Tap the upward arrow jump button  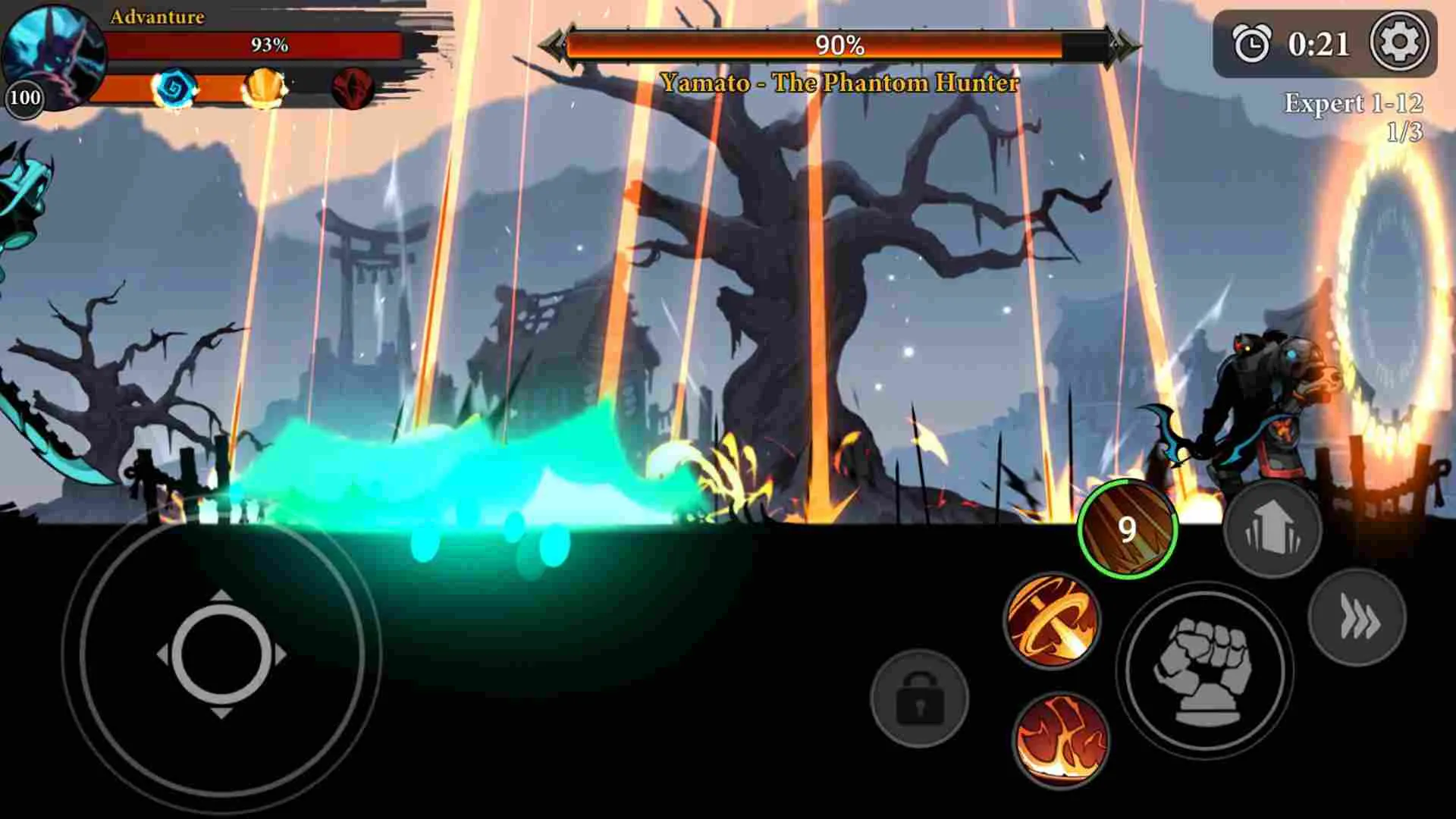[1272, 531]
